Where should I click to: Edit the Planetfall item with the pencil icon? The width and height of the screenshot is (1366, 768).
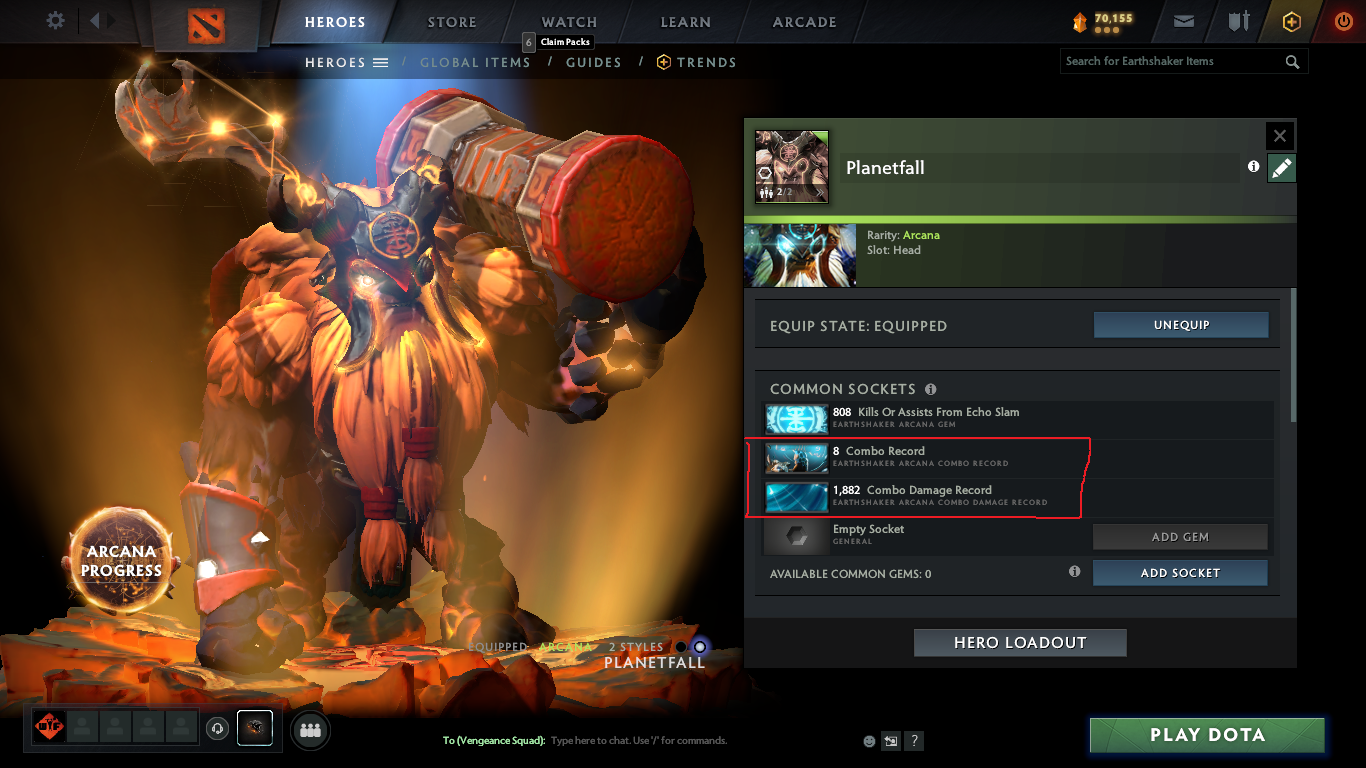[1281, 167]
